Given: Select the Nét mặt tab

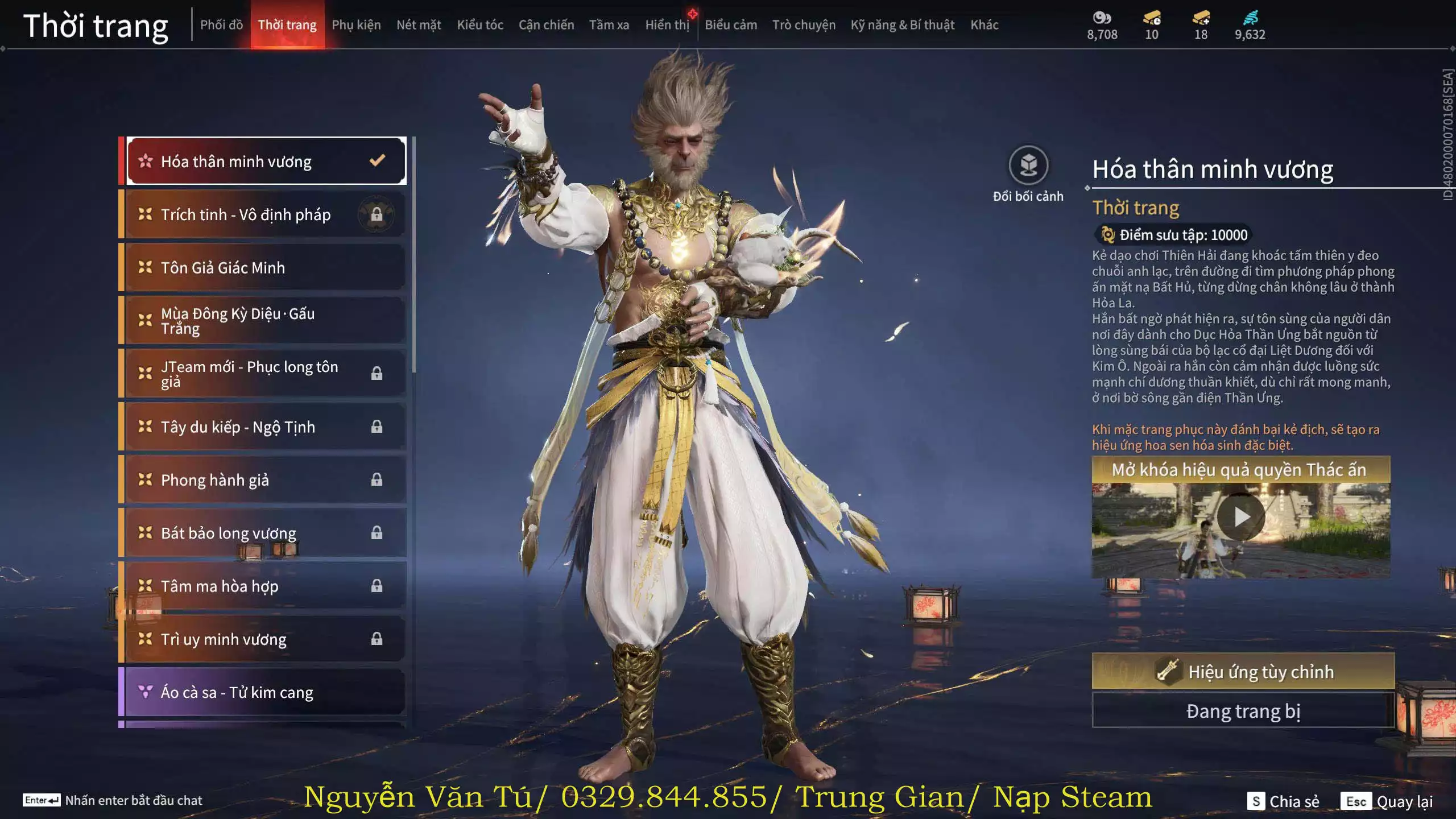Looking at the screenshot, I should 419,25.
